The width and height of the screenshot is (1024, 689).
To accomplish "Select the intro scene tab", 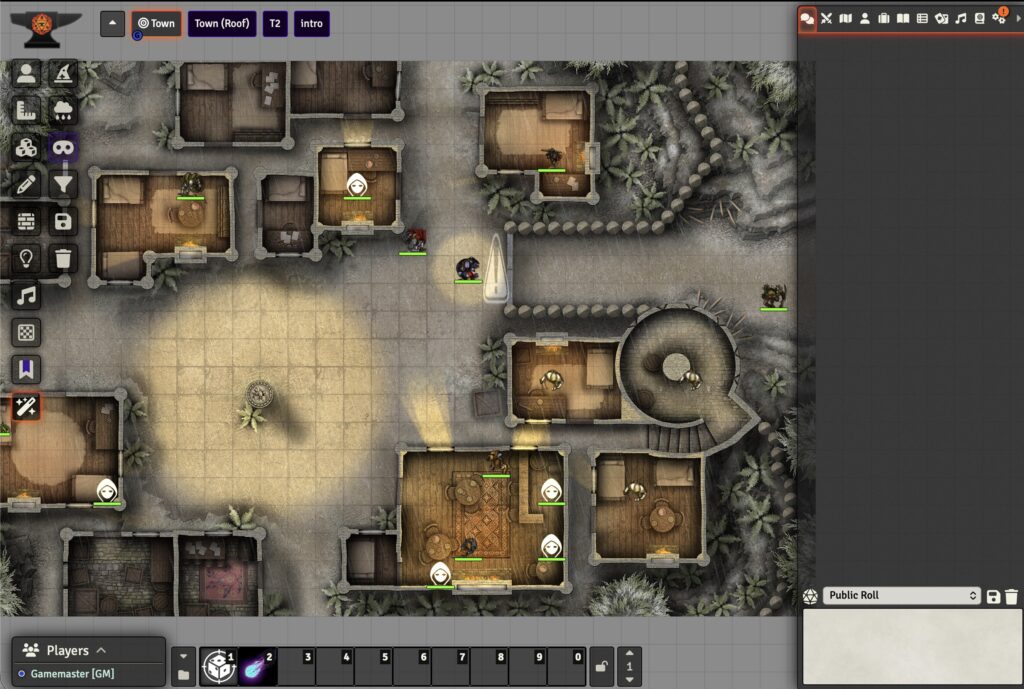I will tap(312, 24).
